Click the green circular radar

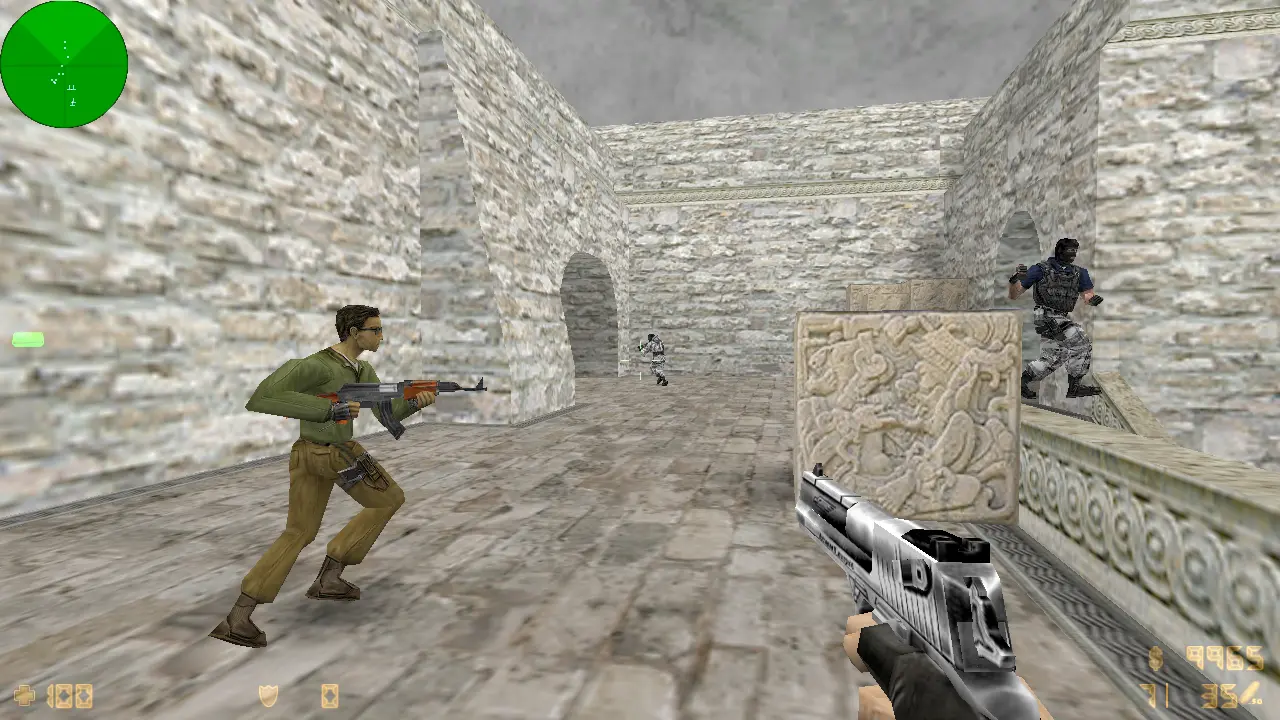64,64
